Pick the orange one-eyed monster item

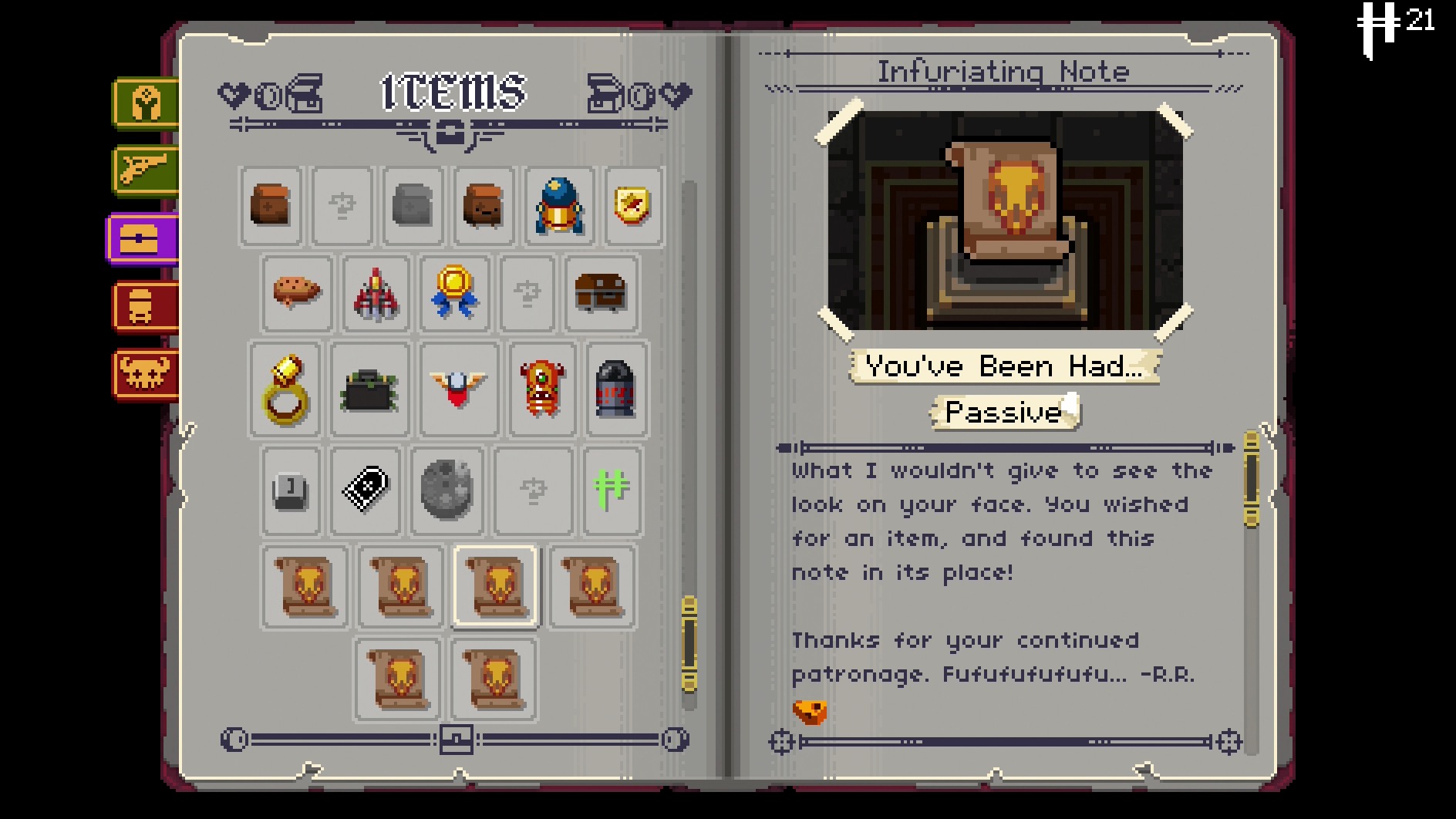(542, 388)
